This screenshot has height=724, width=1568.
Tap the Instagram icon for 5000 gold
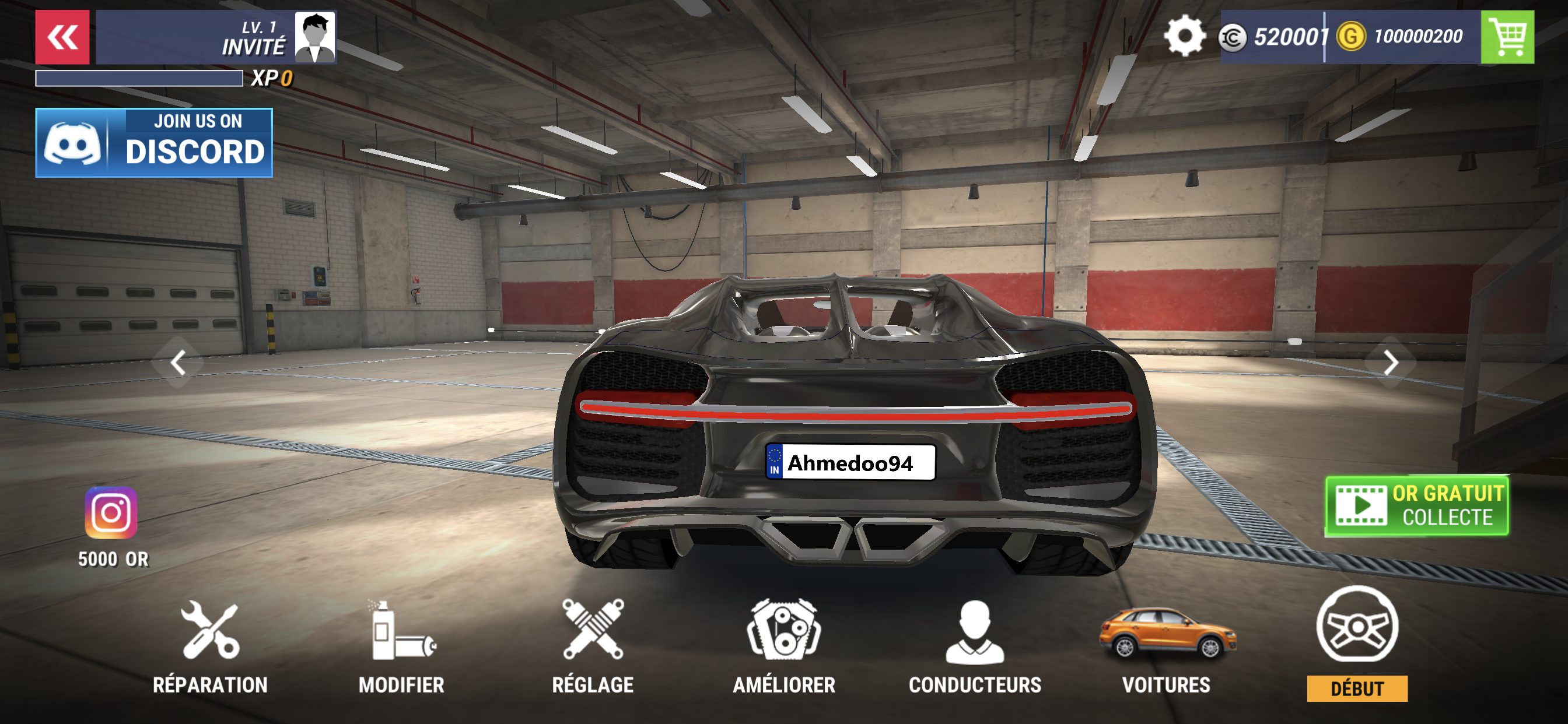pos(111,513)
